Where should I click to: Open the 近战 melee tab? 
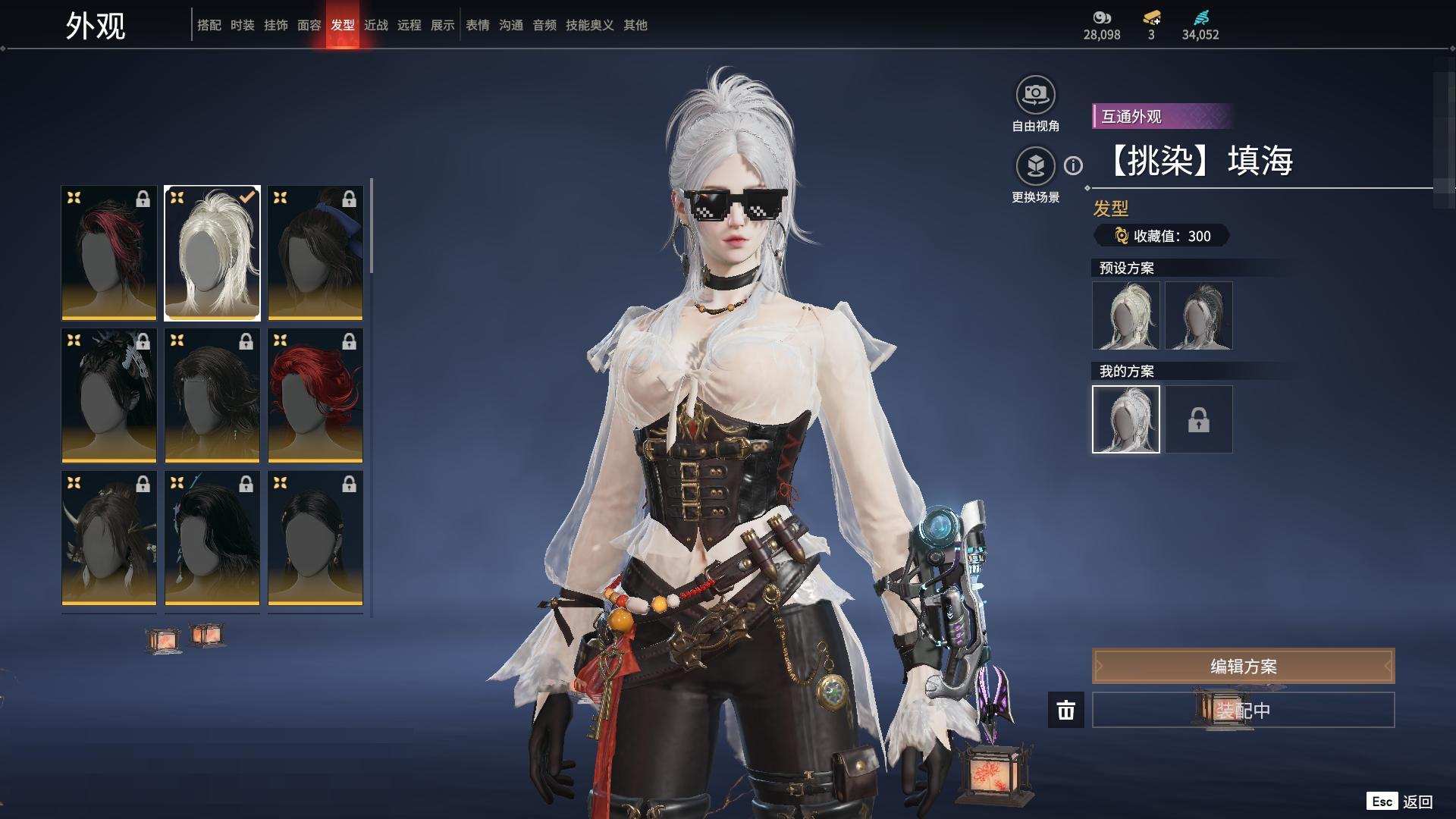[x=375, y=25]
